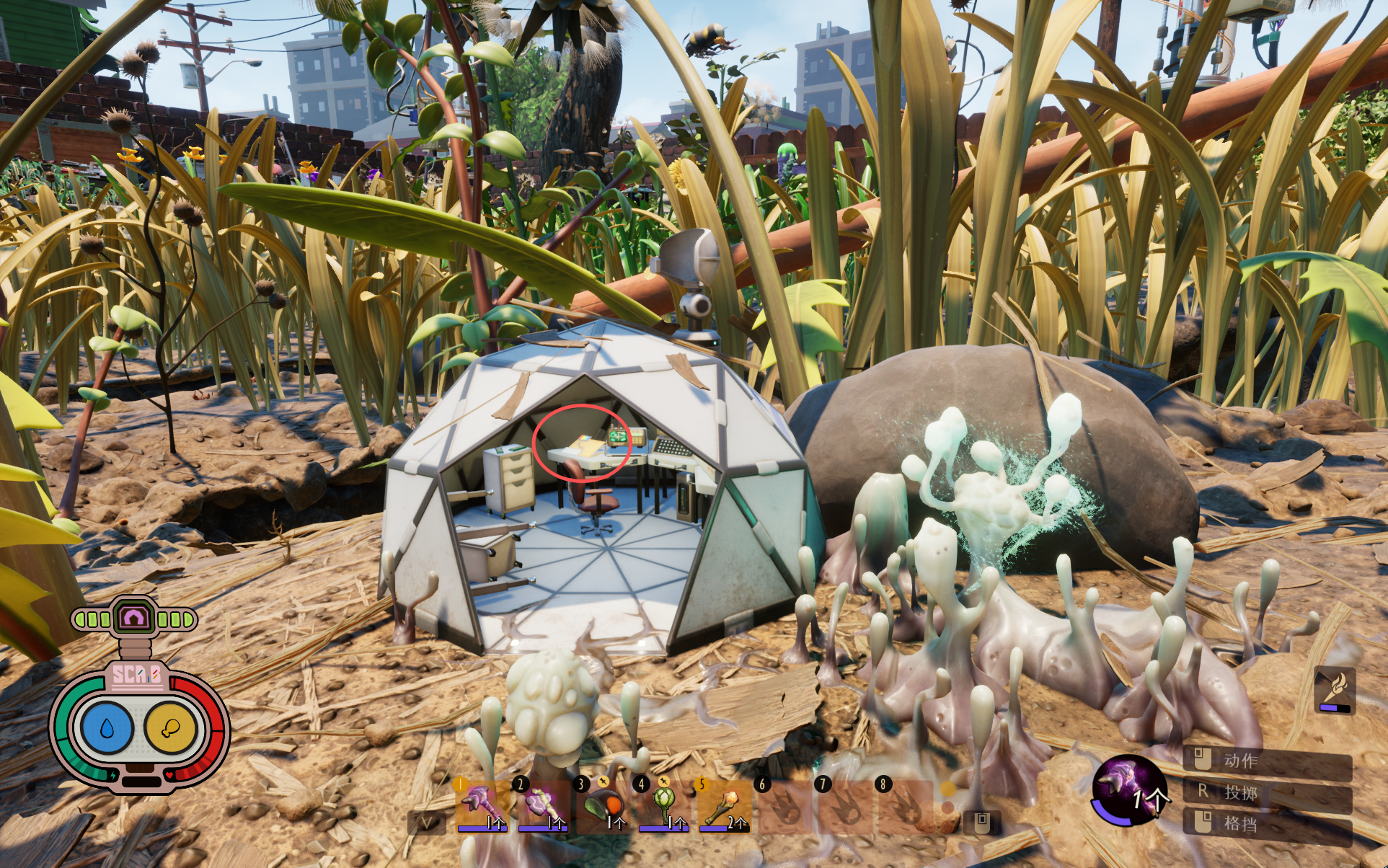Click the pink base icon above SCA.B

point(134,618)
